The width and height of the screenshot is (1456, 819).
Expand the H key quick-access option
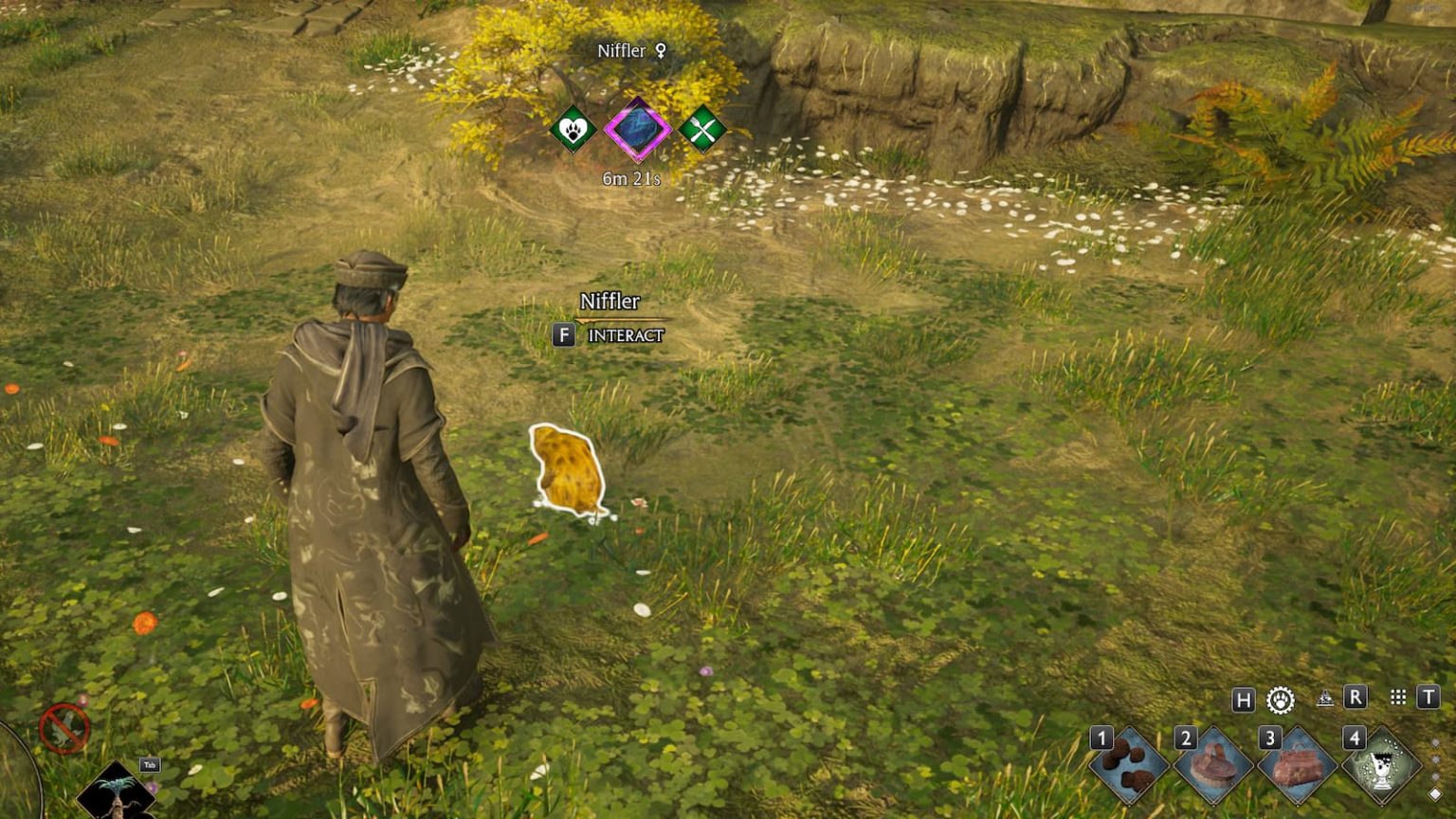point(1245,699)
